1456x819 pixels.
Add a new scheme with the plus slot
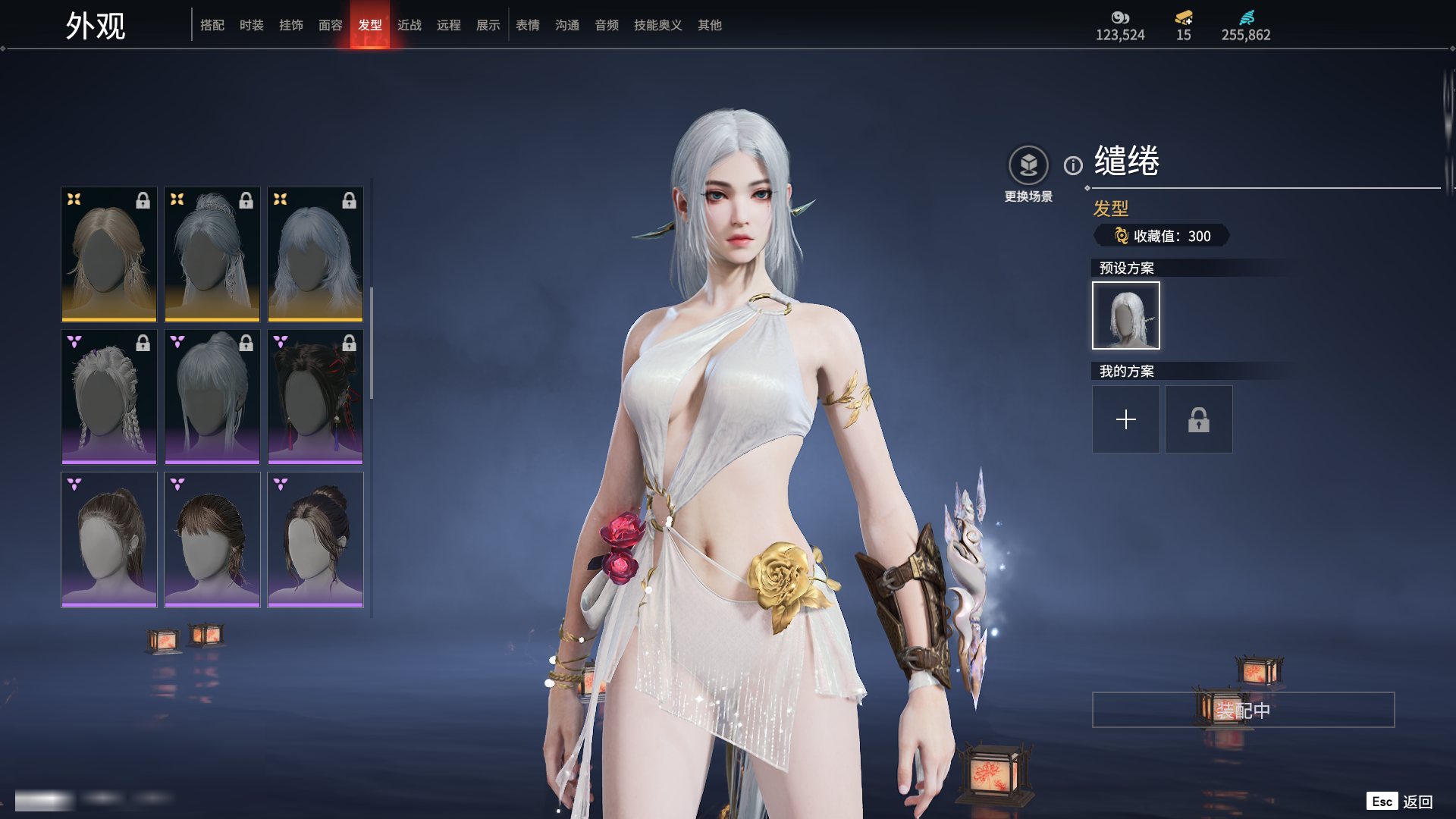1125,419
